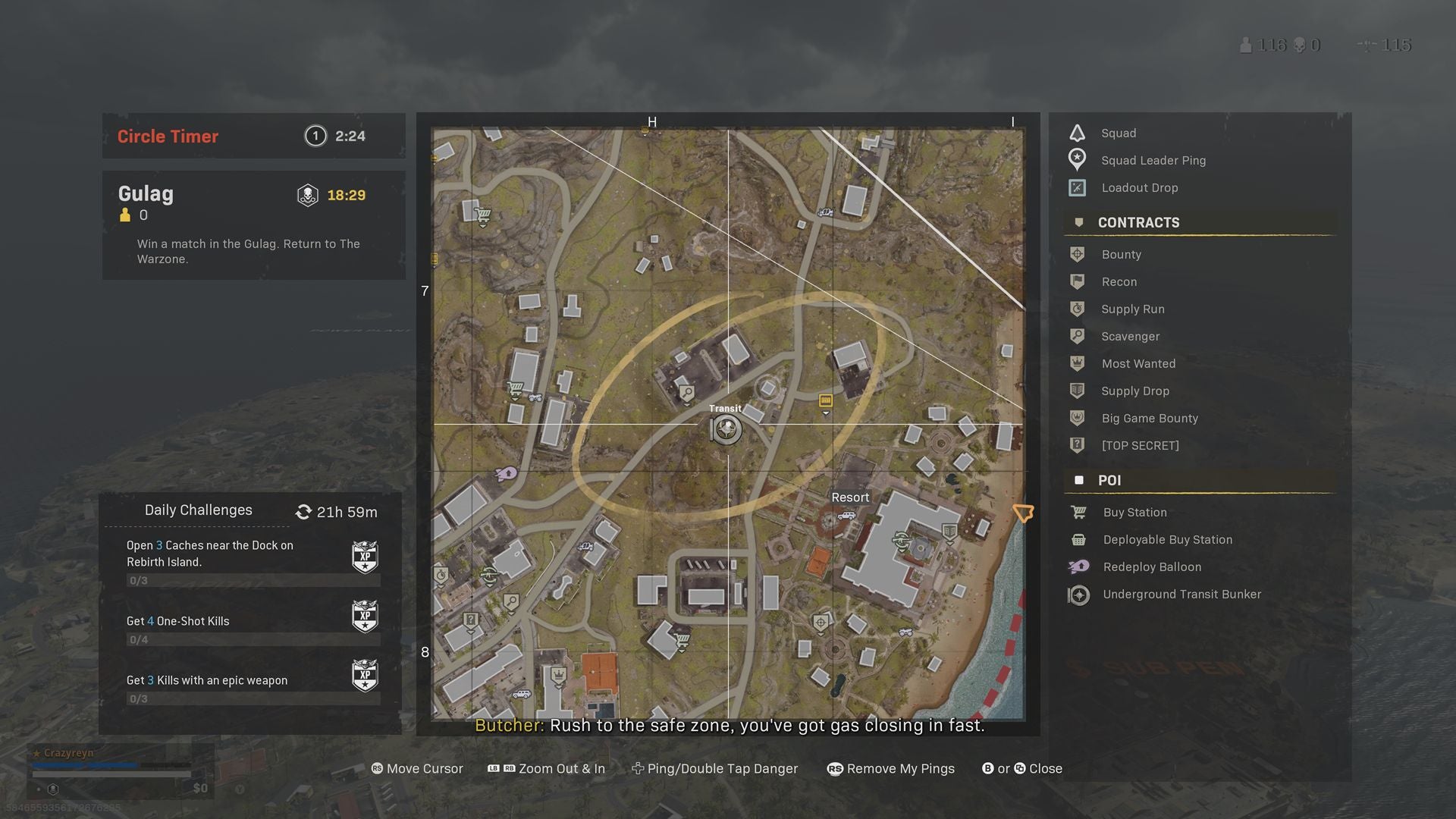The height and width of the screenshot is (819, 1456).
Task: Select the Loadout Drop icon
Action: [x=1077, y=187]
